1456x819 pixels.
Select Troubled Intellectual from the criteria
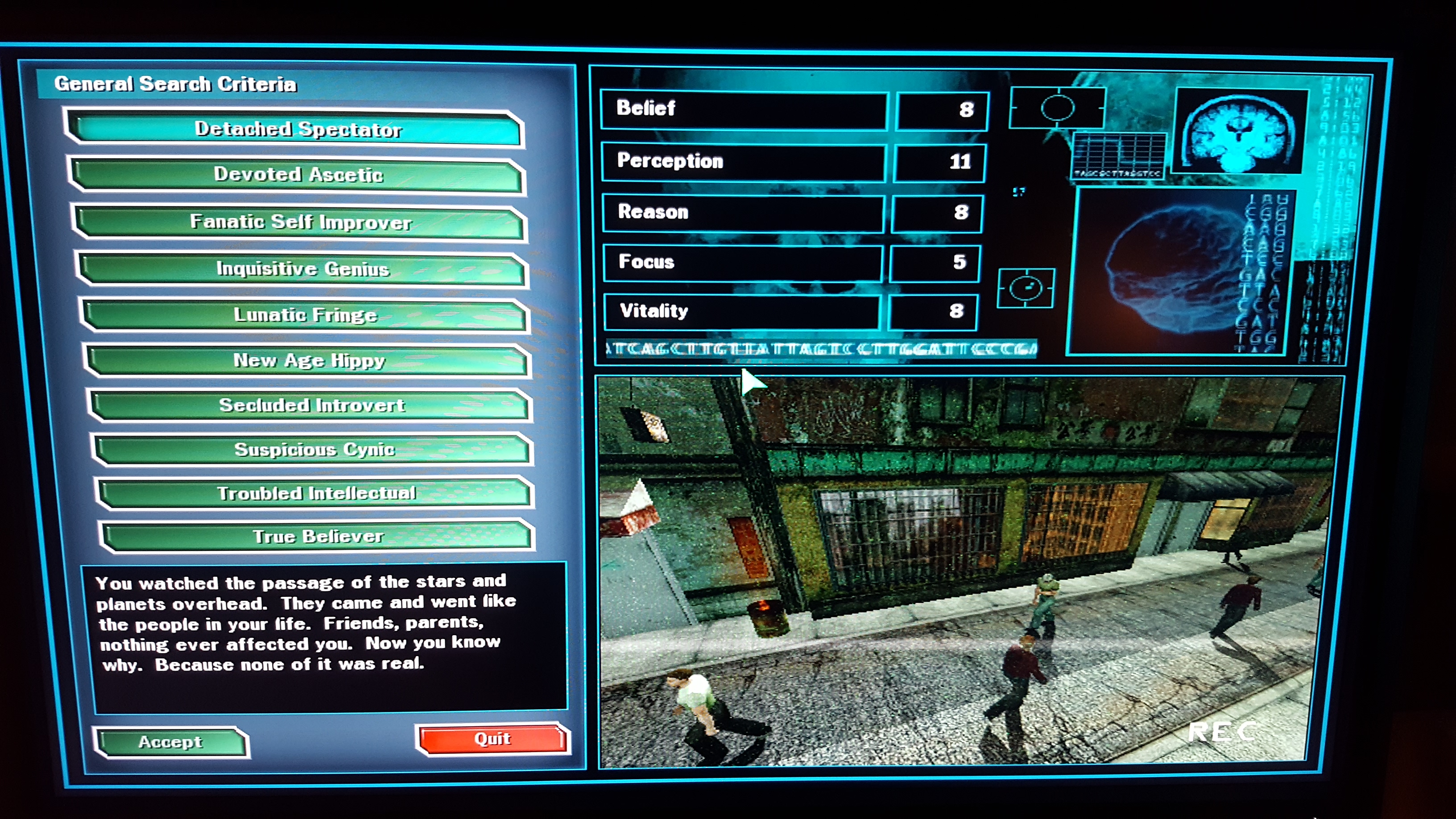click(x=316, y=493)
